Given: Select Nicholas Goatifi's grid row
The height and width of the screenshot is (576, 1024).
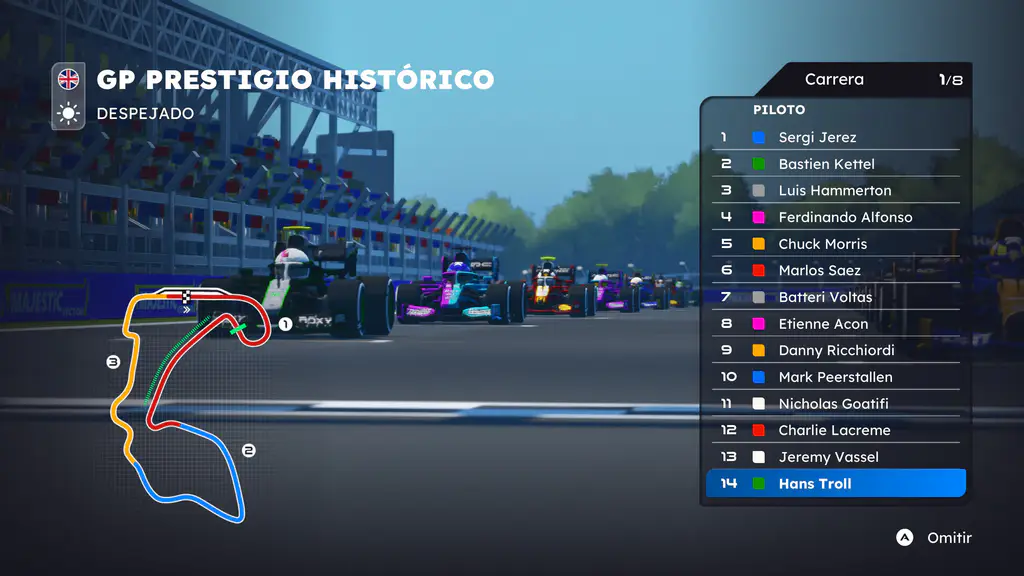Looking at the screenshot, I should pyautogui.click(x=833, y=404).
